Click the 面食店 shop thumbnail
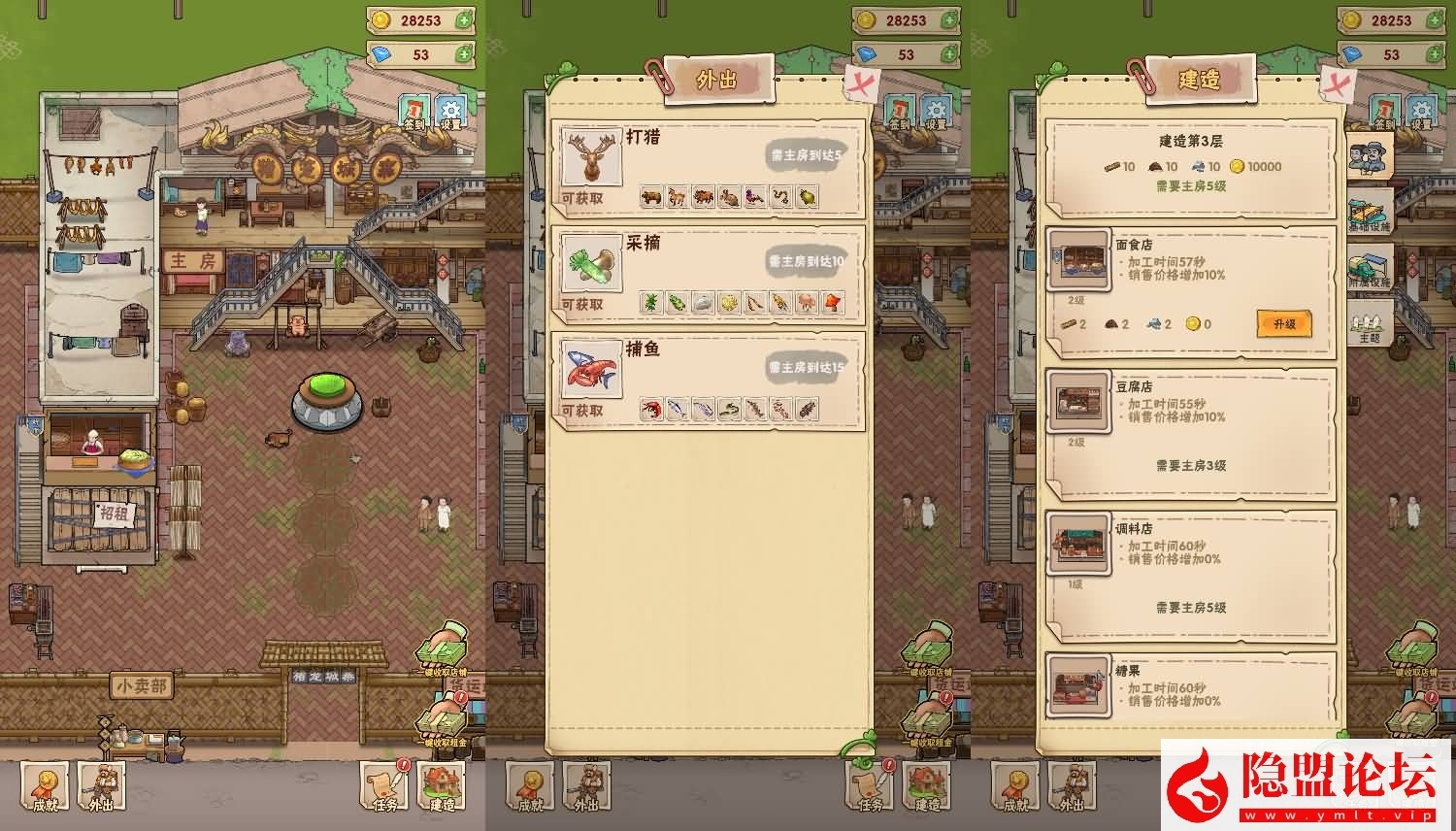 coord(1078,260)
